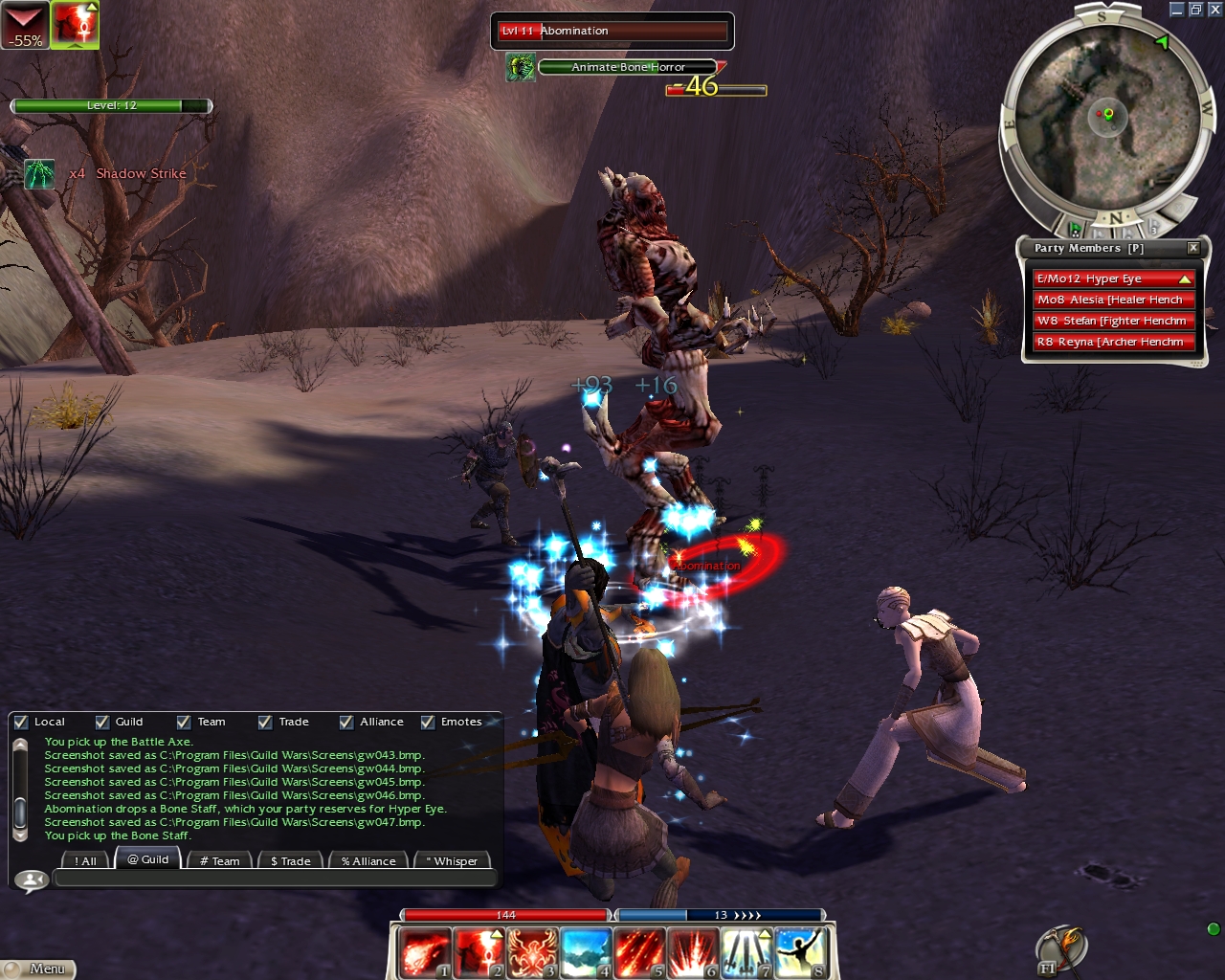
Task: Activate the red flame burst skill in slot 6
Action: pyautogui.click(x=692, y=952)
